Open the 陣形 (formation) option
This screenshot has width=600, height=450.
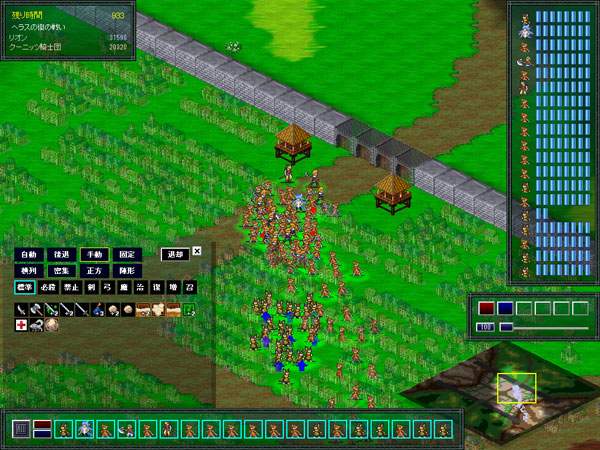click(x=126, y=271)
